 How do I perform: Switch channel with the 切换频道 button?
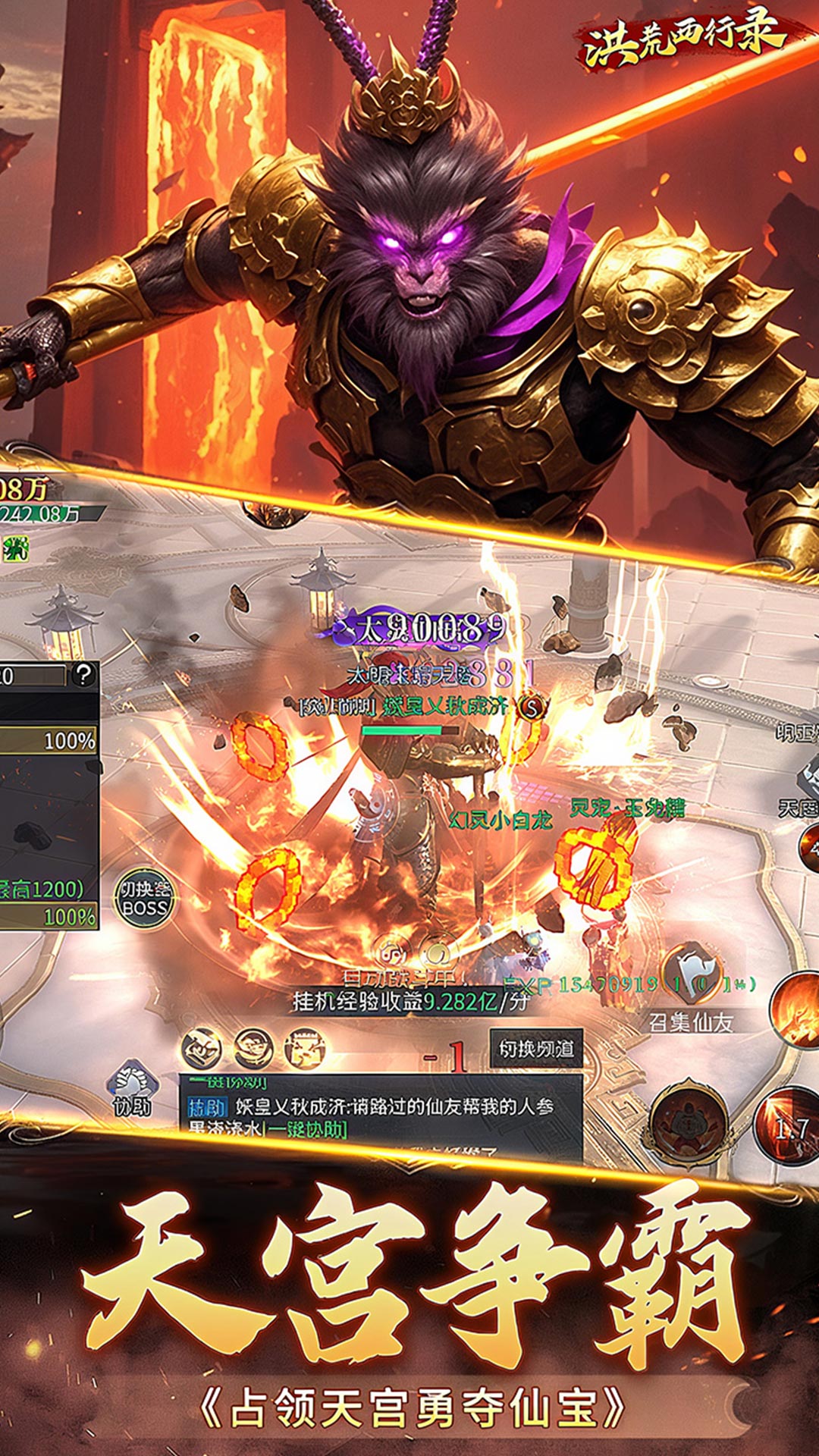[x=536, y=1049]
